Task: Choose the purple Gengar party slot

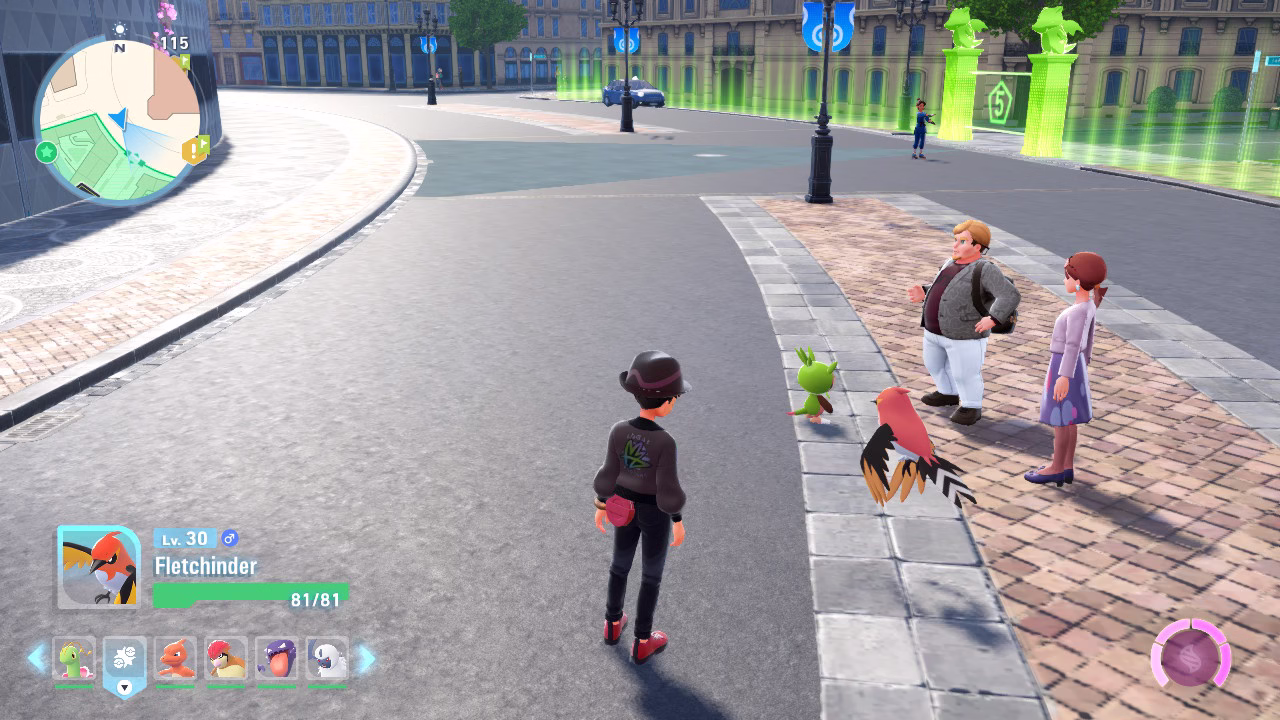Action: (x=276, y=659)
